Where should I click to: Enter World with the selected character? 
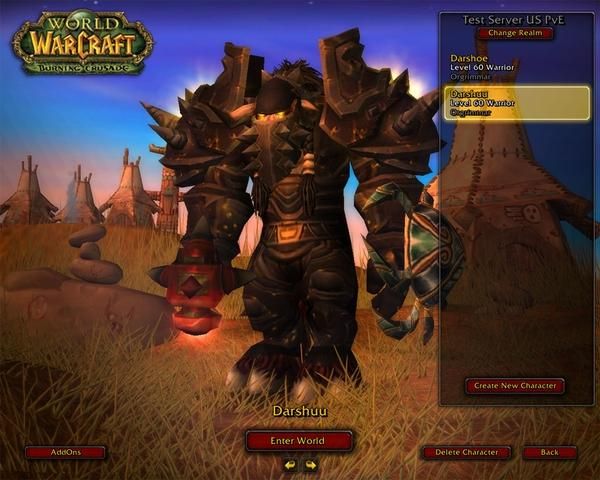click(x=299, y=441)
